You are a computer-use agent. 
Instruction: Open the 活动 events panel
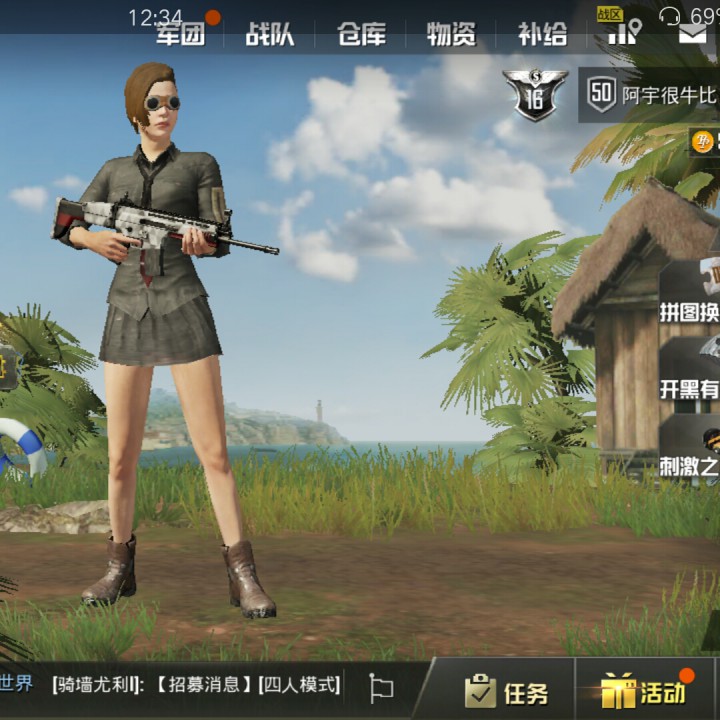645,691
